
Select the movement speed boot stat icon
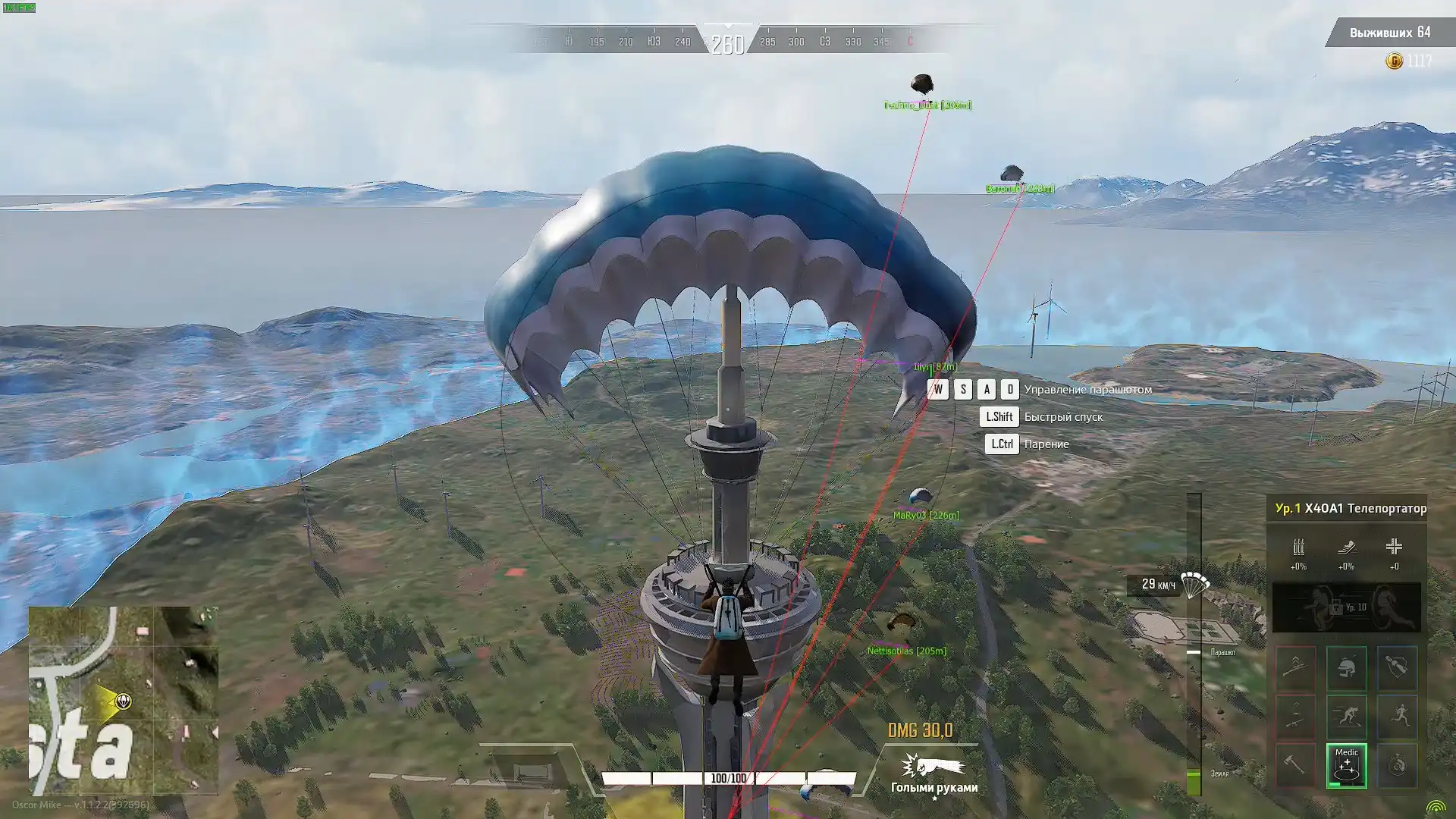point(1346,548)
